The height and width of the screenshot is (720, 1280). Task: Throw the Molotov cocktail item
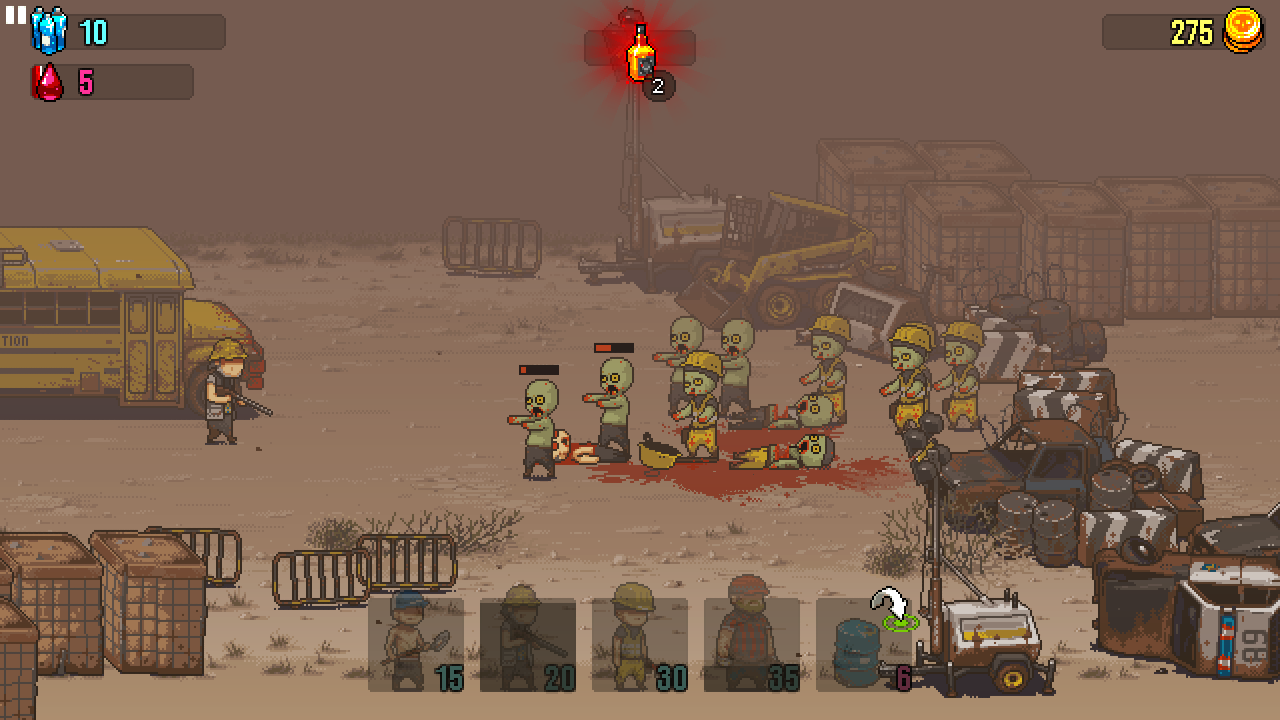pyautogui.click(x=641, y=53)
